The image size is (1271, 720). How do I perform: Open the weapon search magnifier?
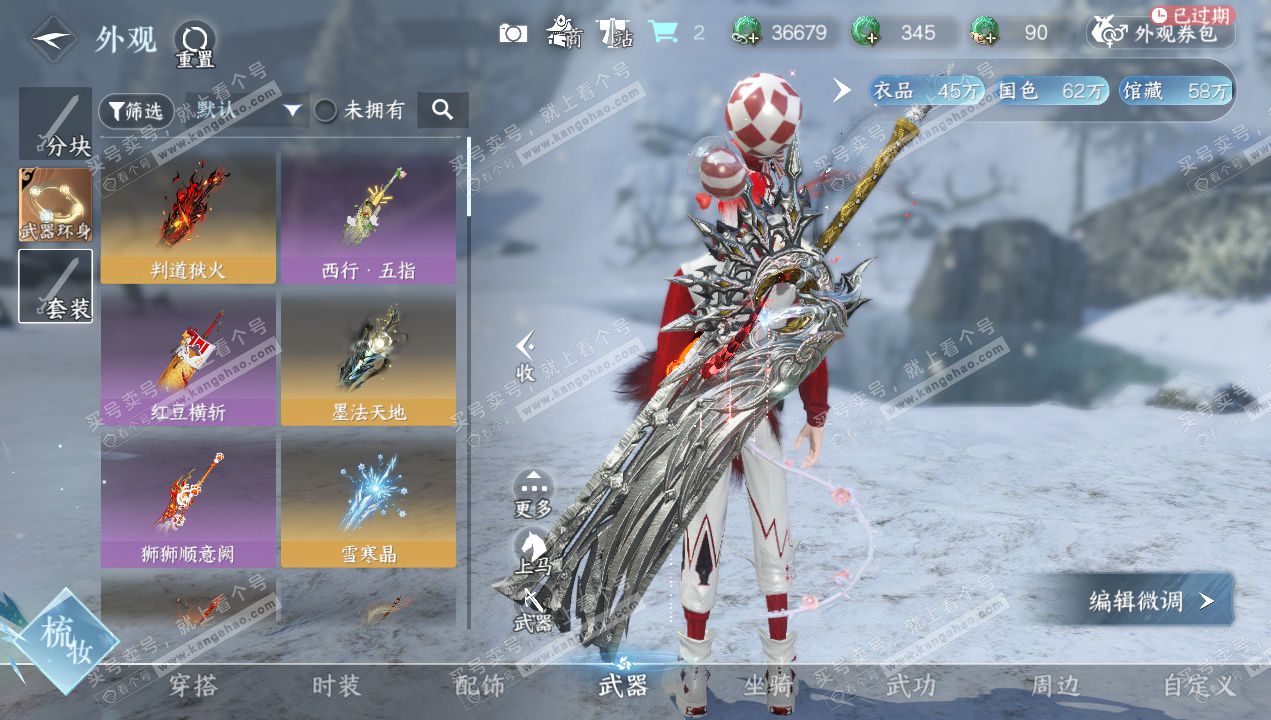click(x=442, y=110)
